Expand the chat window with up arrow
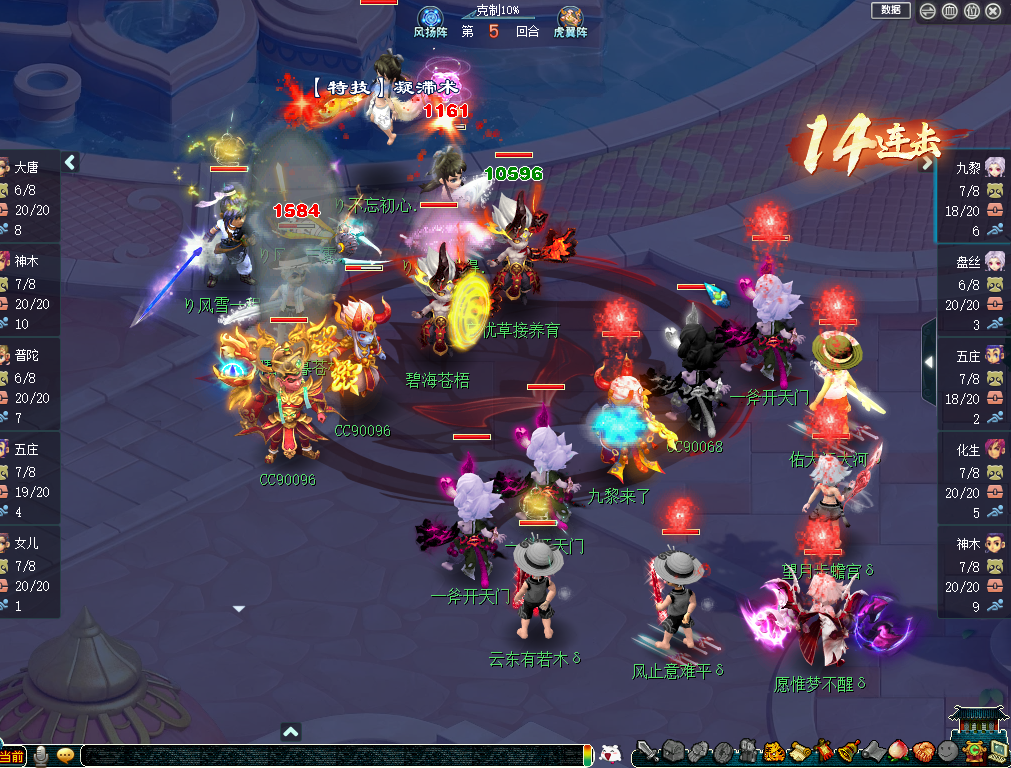This screenshot has height=768, width=1011. pos(290,732)
